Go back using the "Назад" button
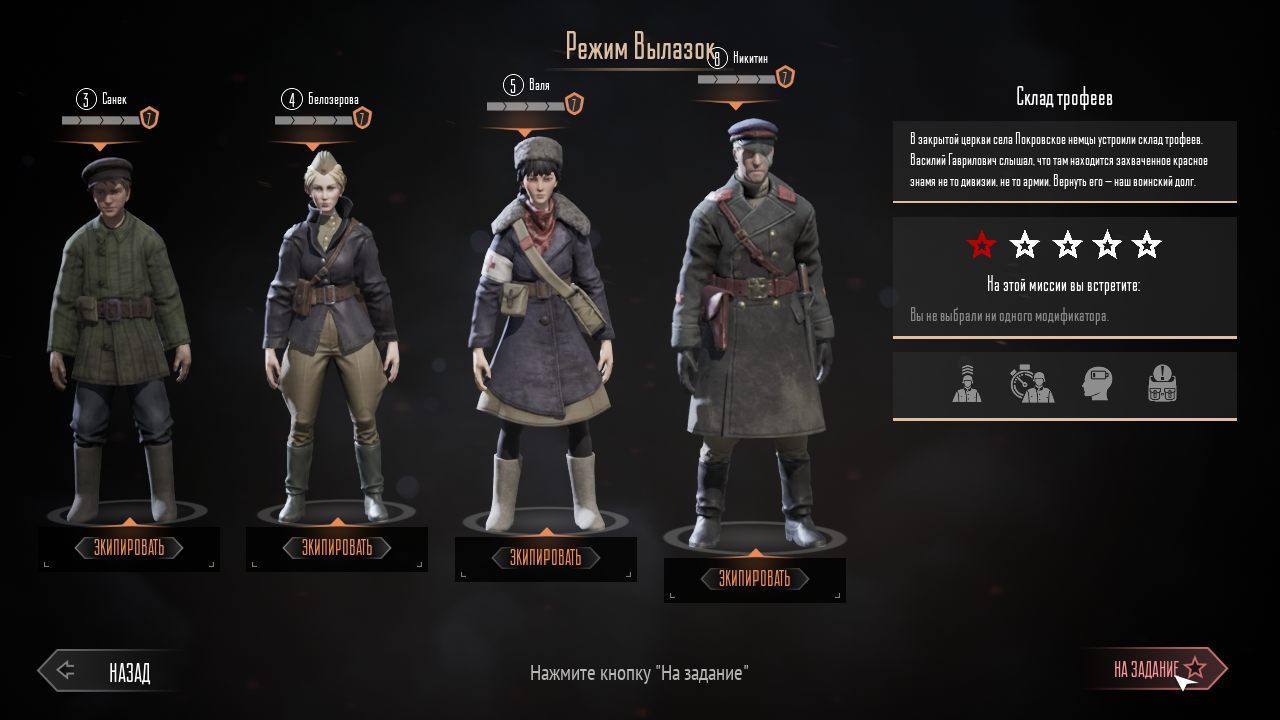This screenshot has width=1280, height=720. click(x=110, y=672)
